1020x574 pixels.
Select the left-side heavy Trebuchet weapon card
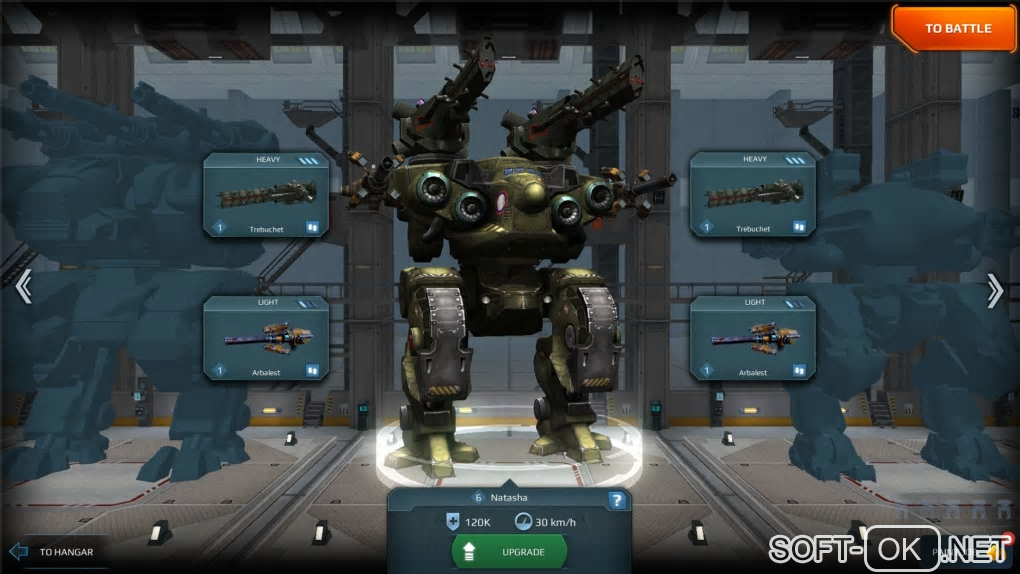(x=266, y=194)
